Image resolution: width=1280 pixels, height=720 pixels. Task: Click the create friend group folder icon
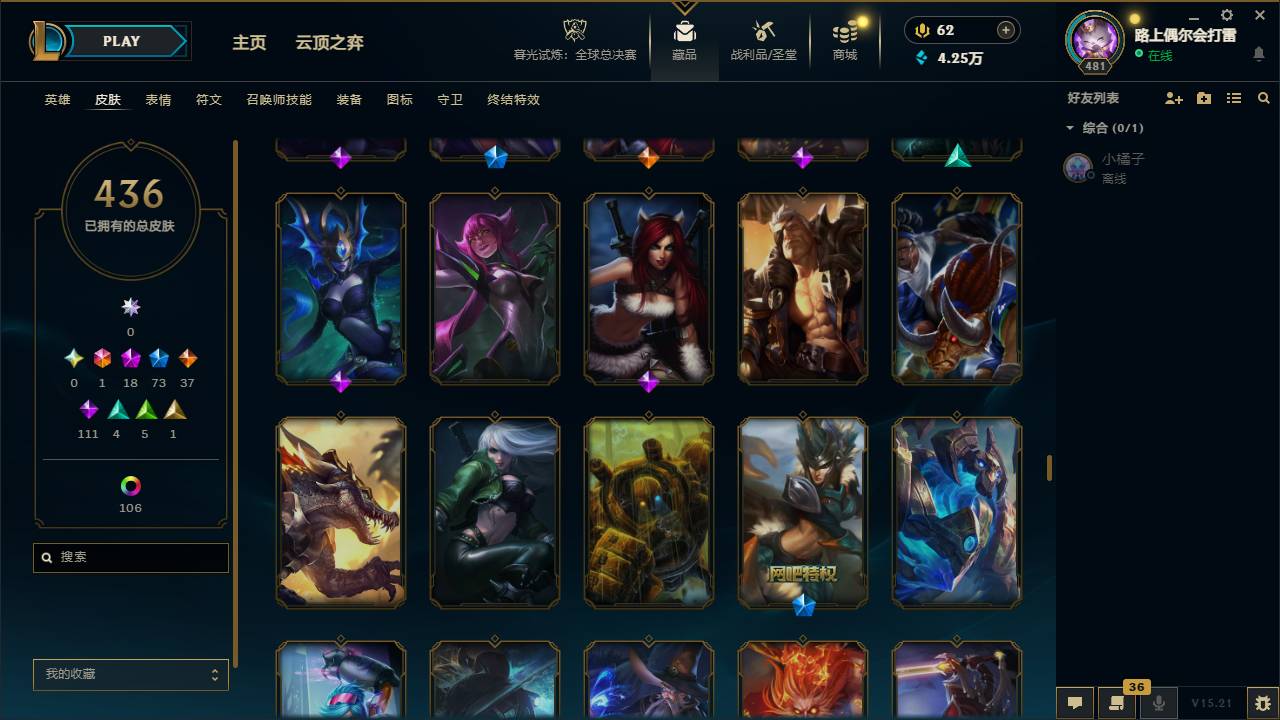tap(1203, 98)
